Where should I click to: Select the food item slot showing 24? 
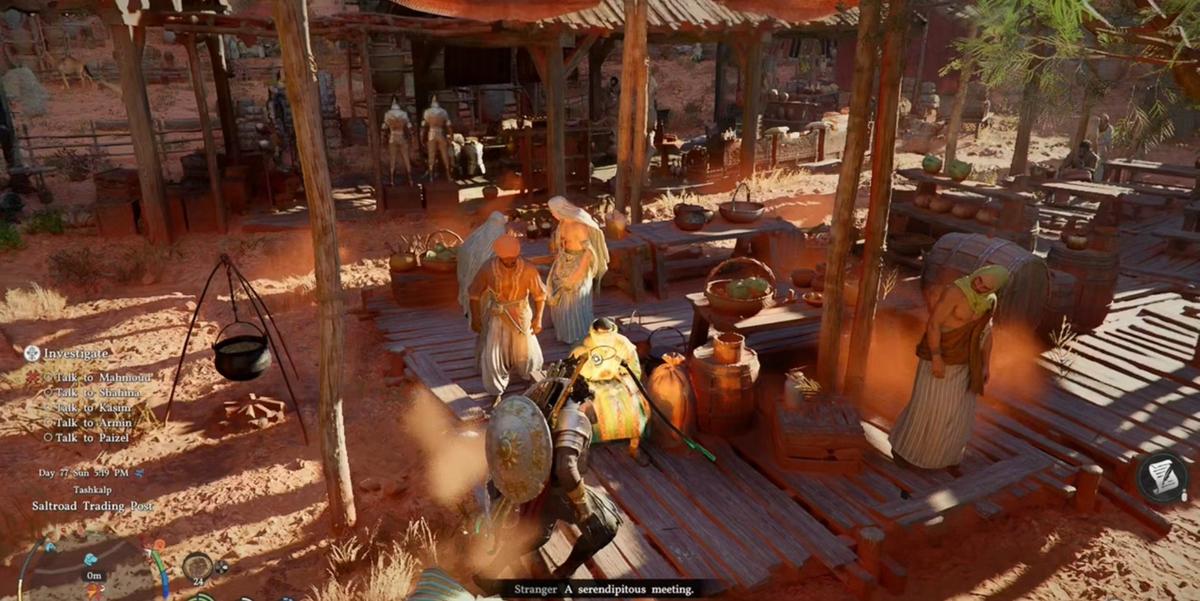point(197,566)
